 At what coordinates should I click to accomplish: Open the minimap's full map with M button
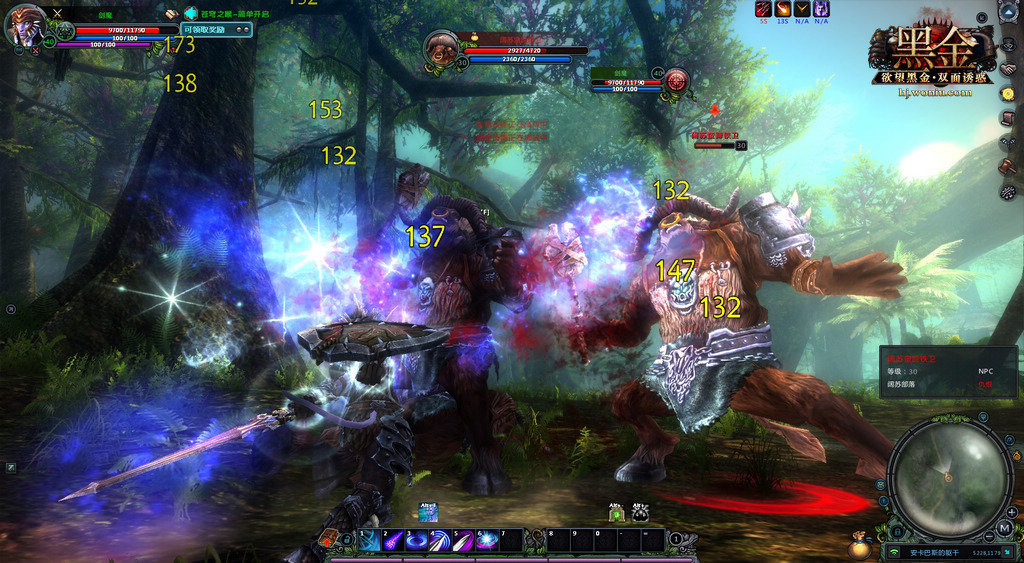[1003, 527]
